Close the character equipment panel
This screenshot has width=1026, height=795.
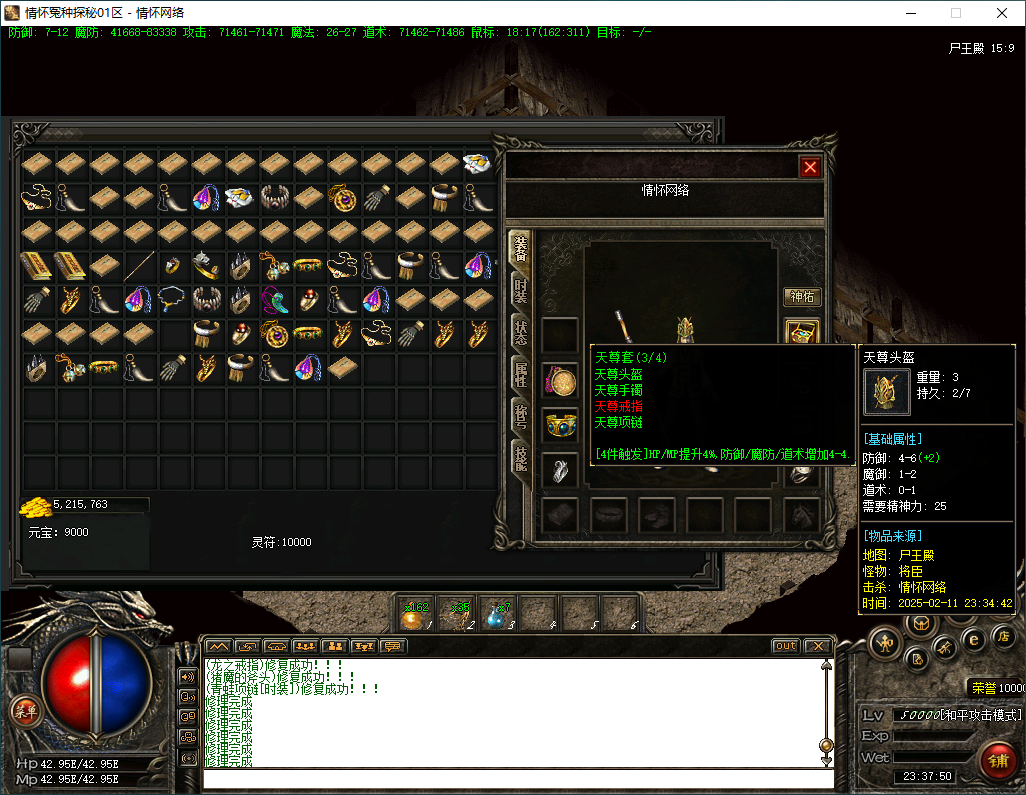pos(810,167)
